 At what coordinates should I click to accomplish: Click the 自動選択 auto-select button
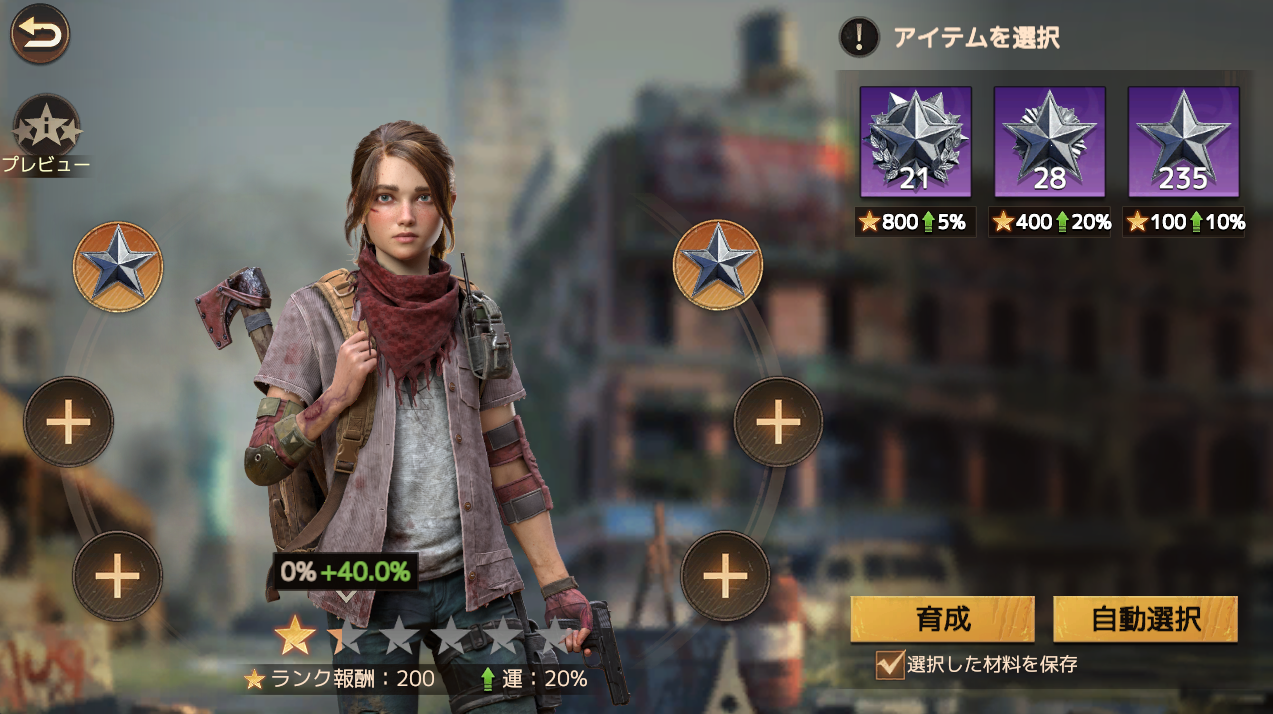(x=1145, y=619)
